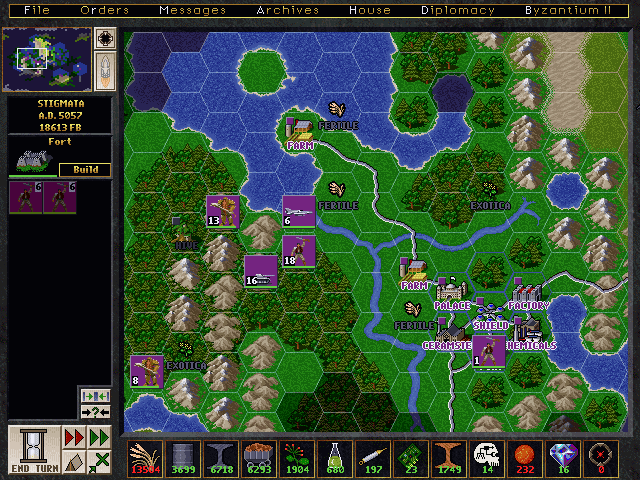Open the House menu
This screenshot has width=640, height=480.
370,10
